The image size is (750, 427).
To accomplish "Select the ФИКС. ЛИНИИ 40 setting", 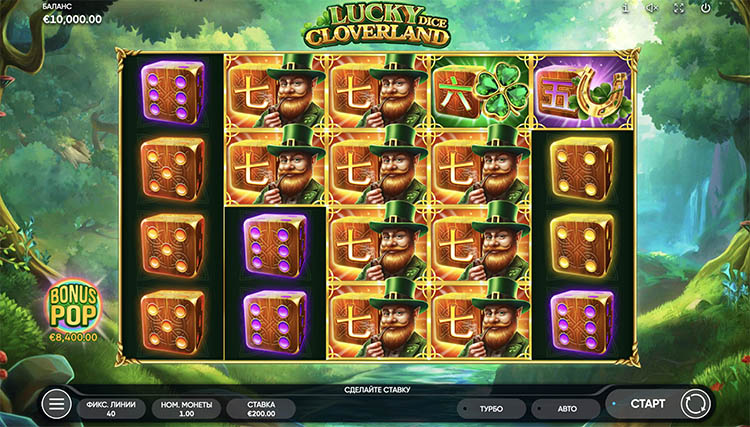I will click(110, 408).
